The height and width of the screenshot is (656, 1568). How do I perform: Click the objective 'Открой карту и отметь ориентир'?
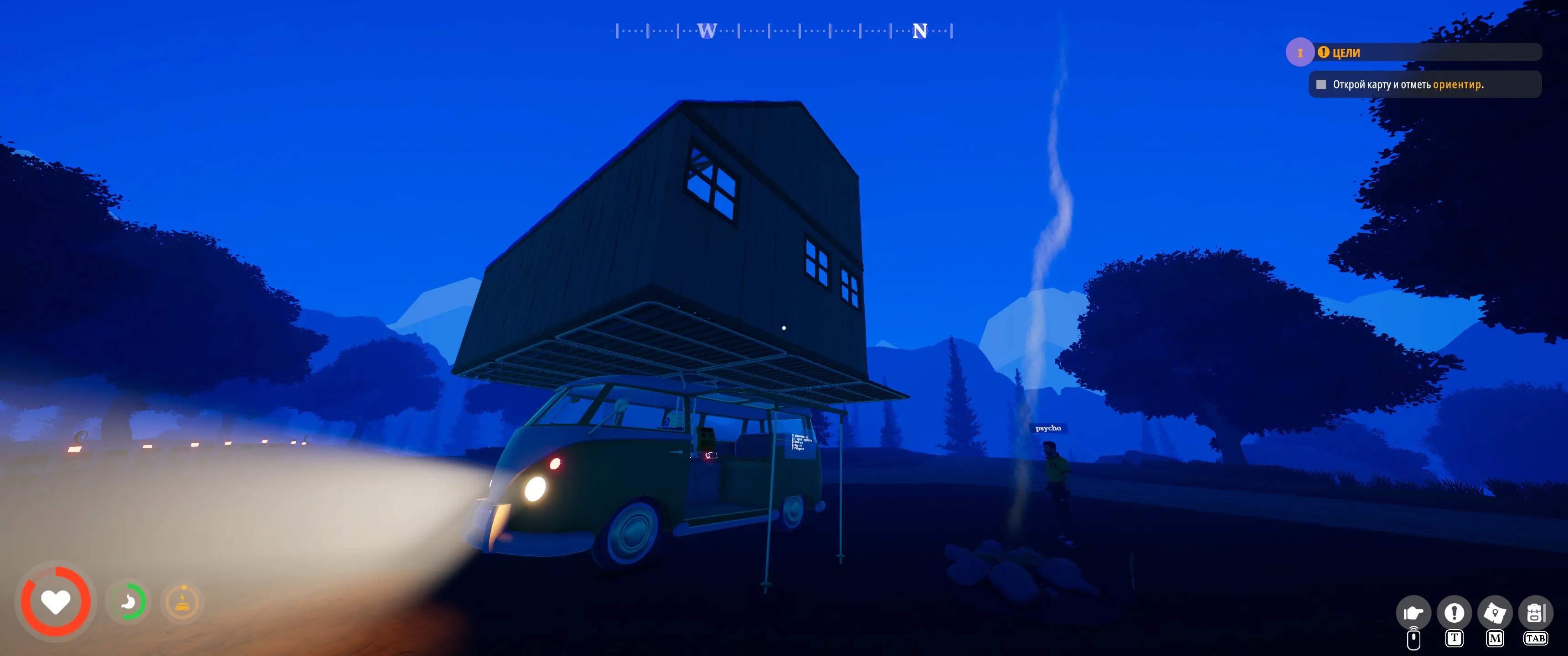1407,85
